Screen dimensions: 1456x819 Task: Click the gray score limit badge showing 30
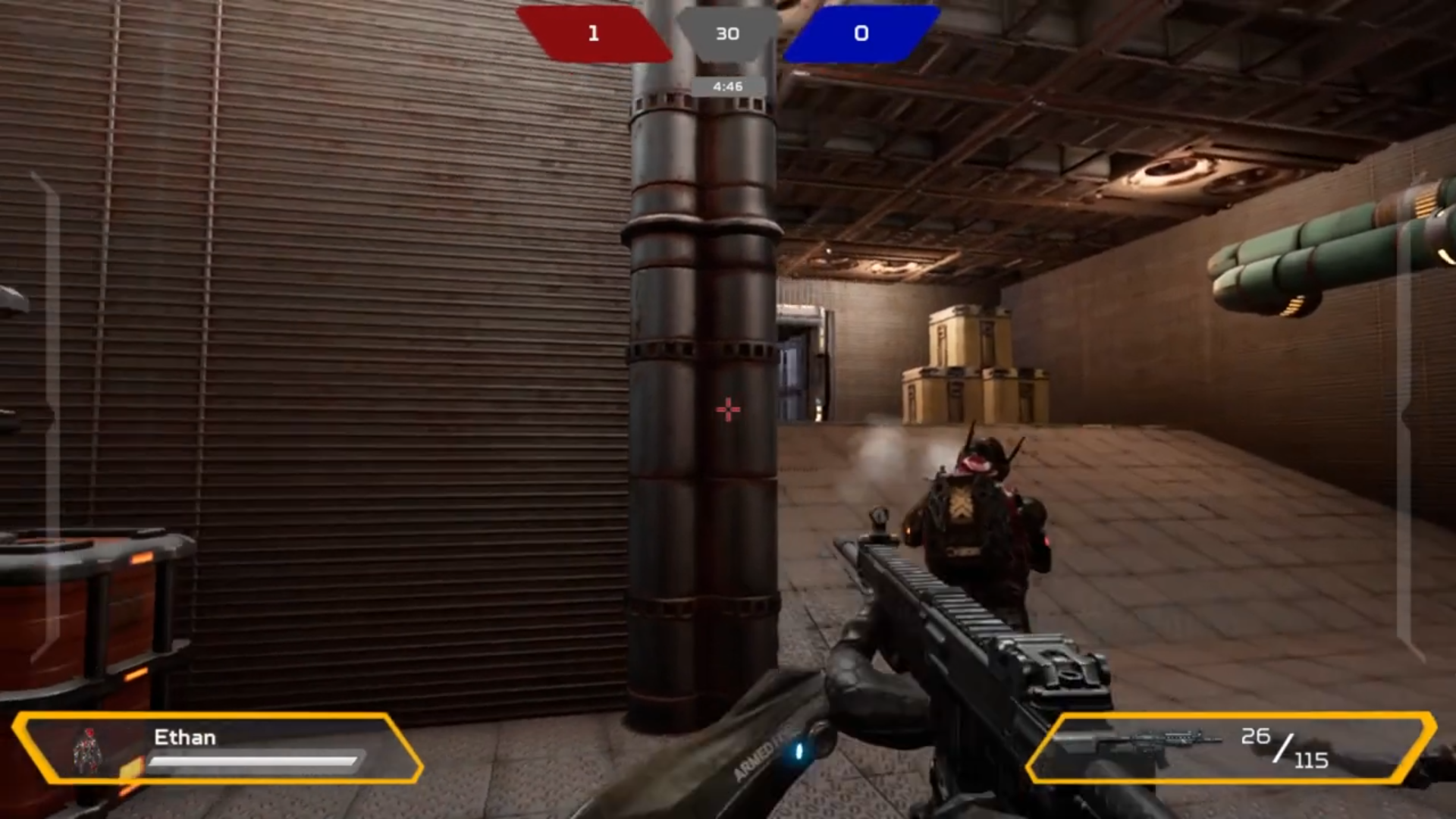click(x=728, y=33)
